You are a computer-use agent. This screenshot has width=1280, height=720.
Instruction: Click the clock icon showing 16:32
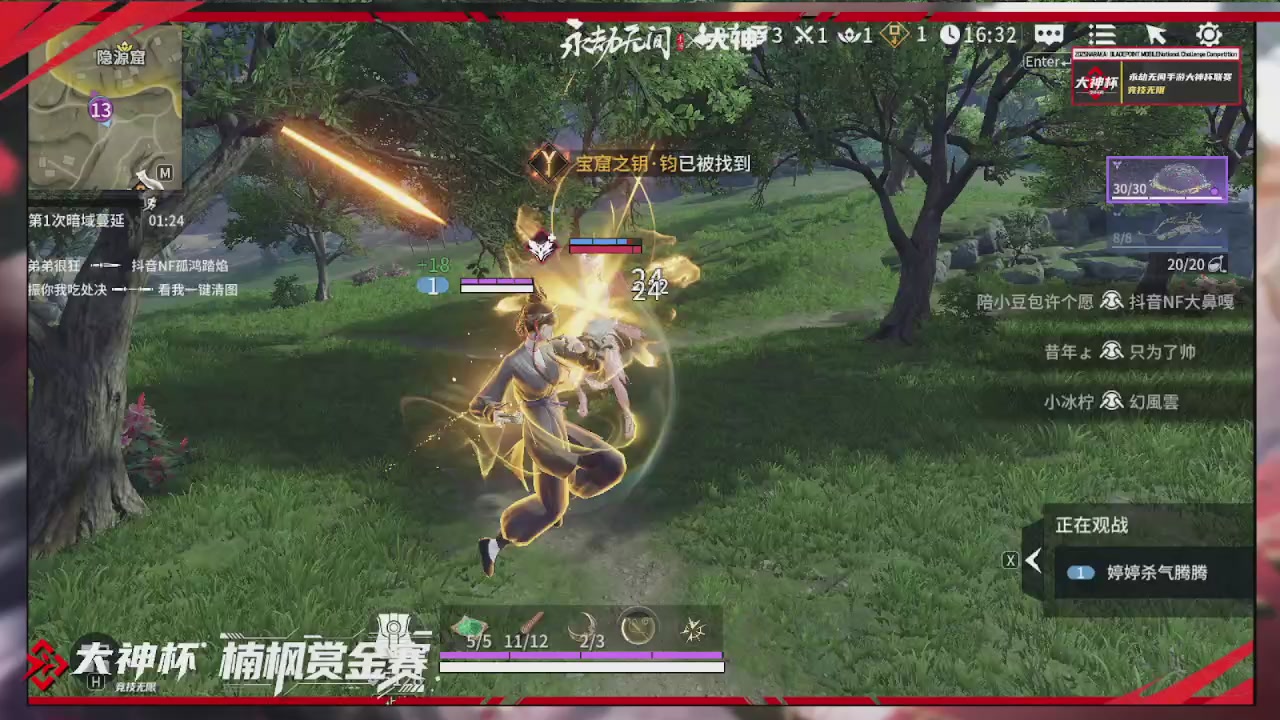coord(948,36)
